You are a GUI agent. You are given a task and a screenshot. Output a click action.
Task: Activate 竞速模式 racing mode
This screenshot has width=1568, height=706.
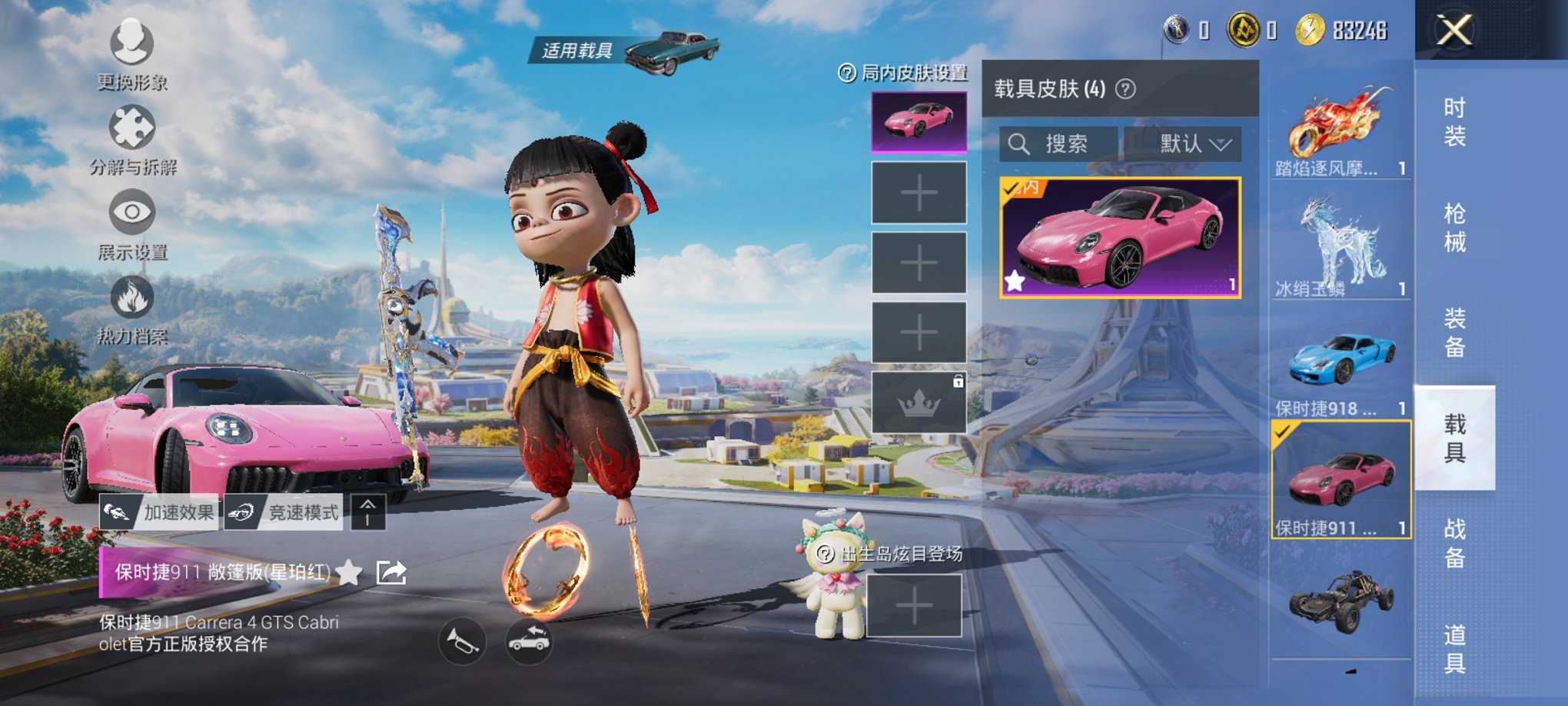pos(284,513)
